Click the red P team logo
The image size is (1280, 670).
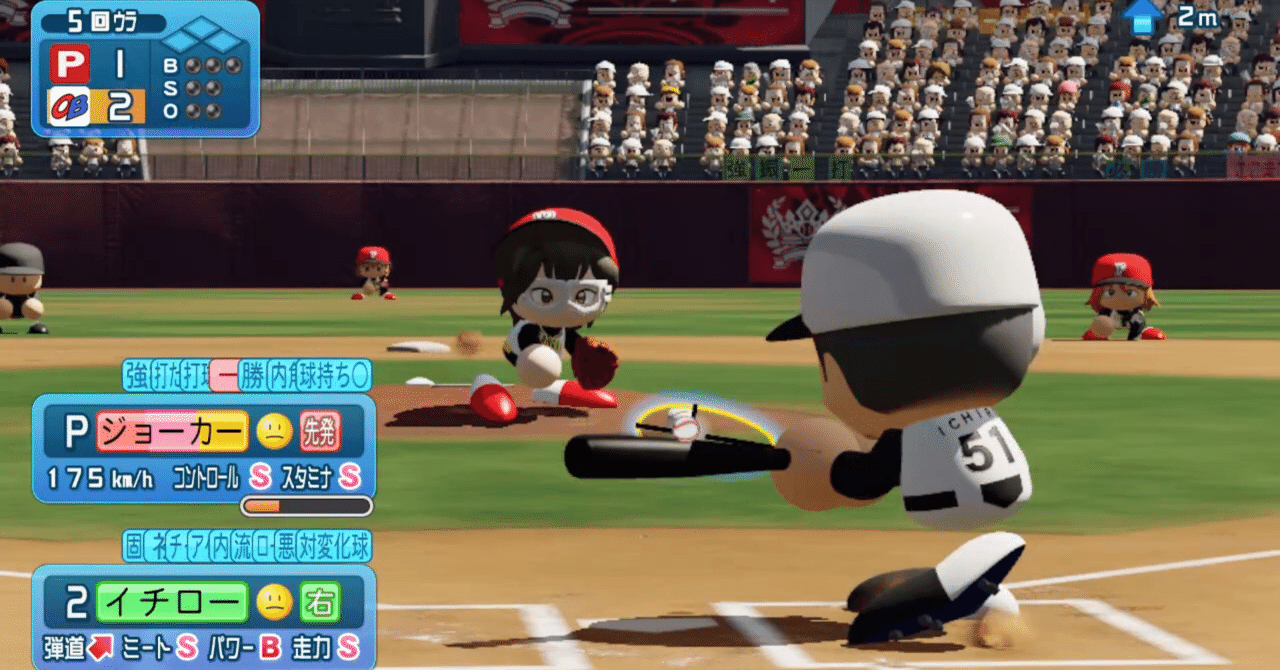tap(70, 65)
